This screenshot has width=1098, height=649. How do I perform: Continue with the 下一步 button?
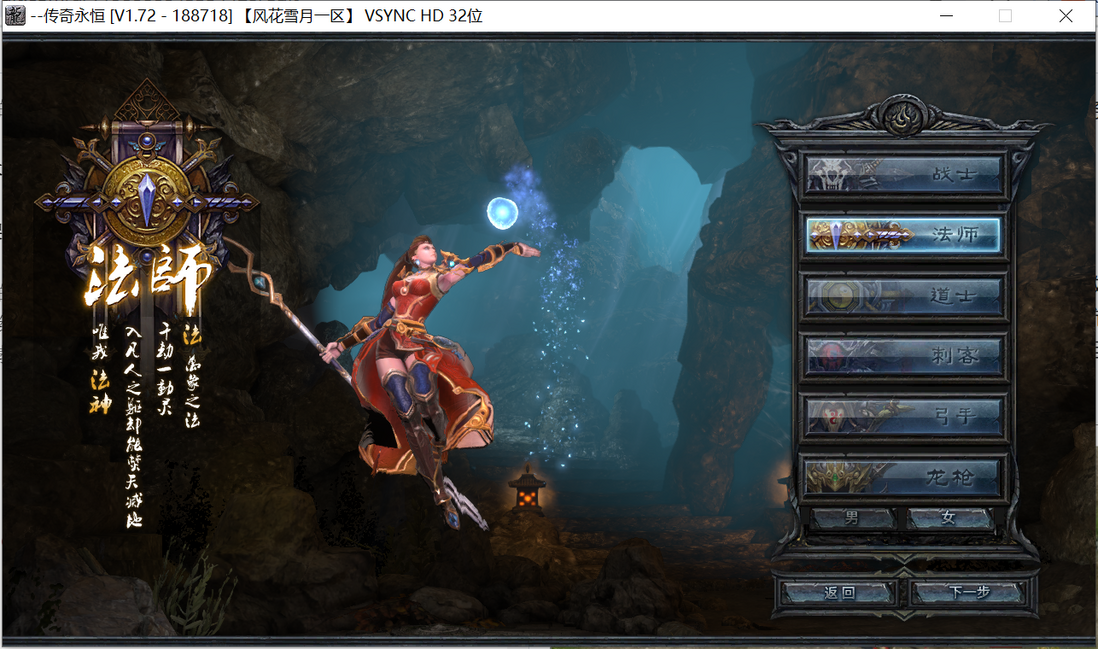[x=967, y=592]
